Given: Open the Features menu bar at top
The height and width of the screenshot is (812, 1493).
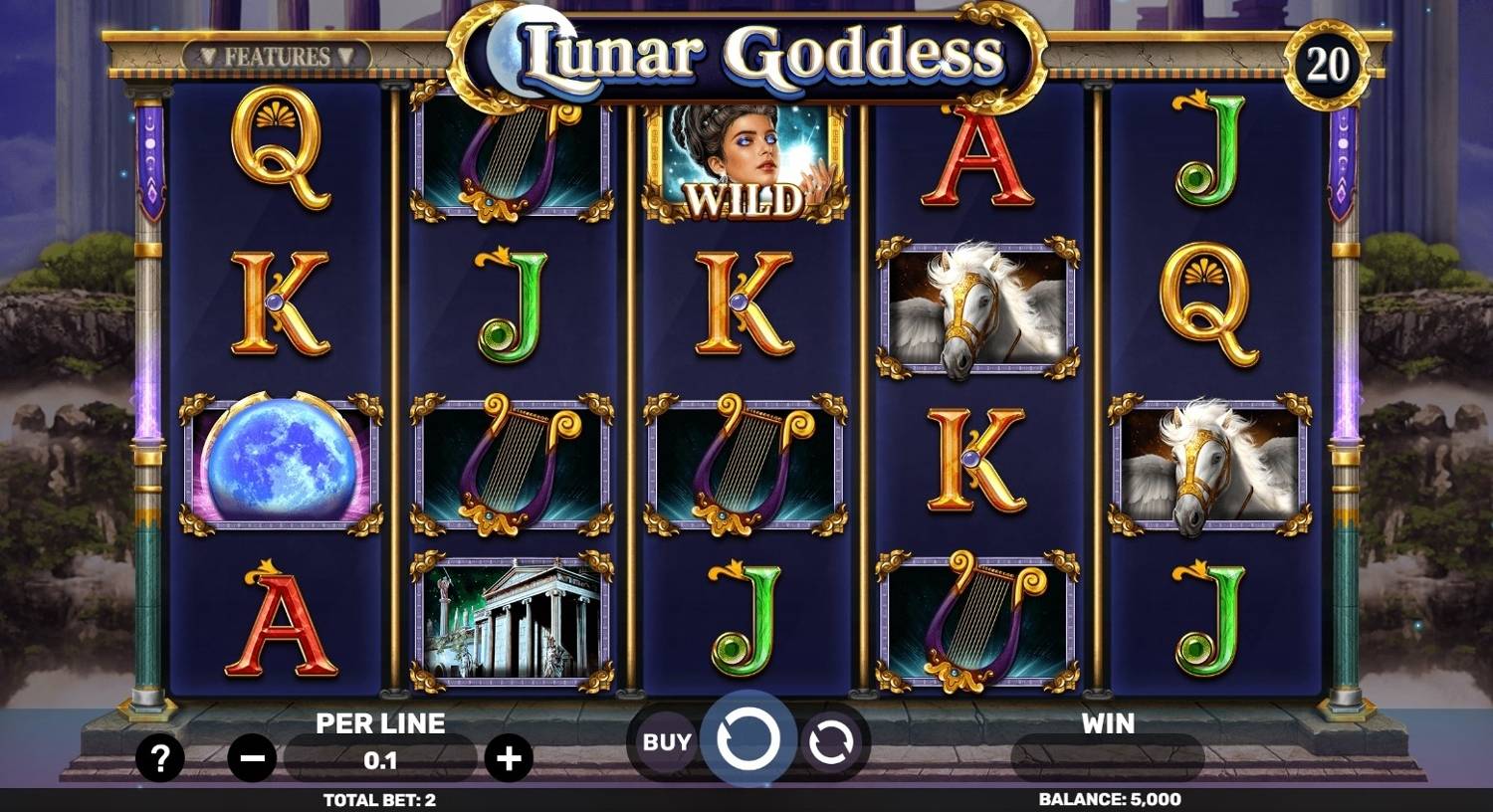Looking at the screenshot, I should pyautogui.click(x=277, y=55).
